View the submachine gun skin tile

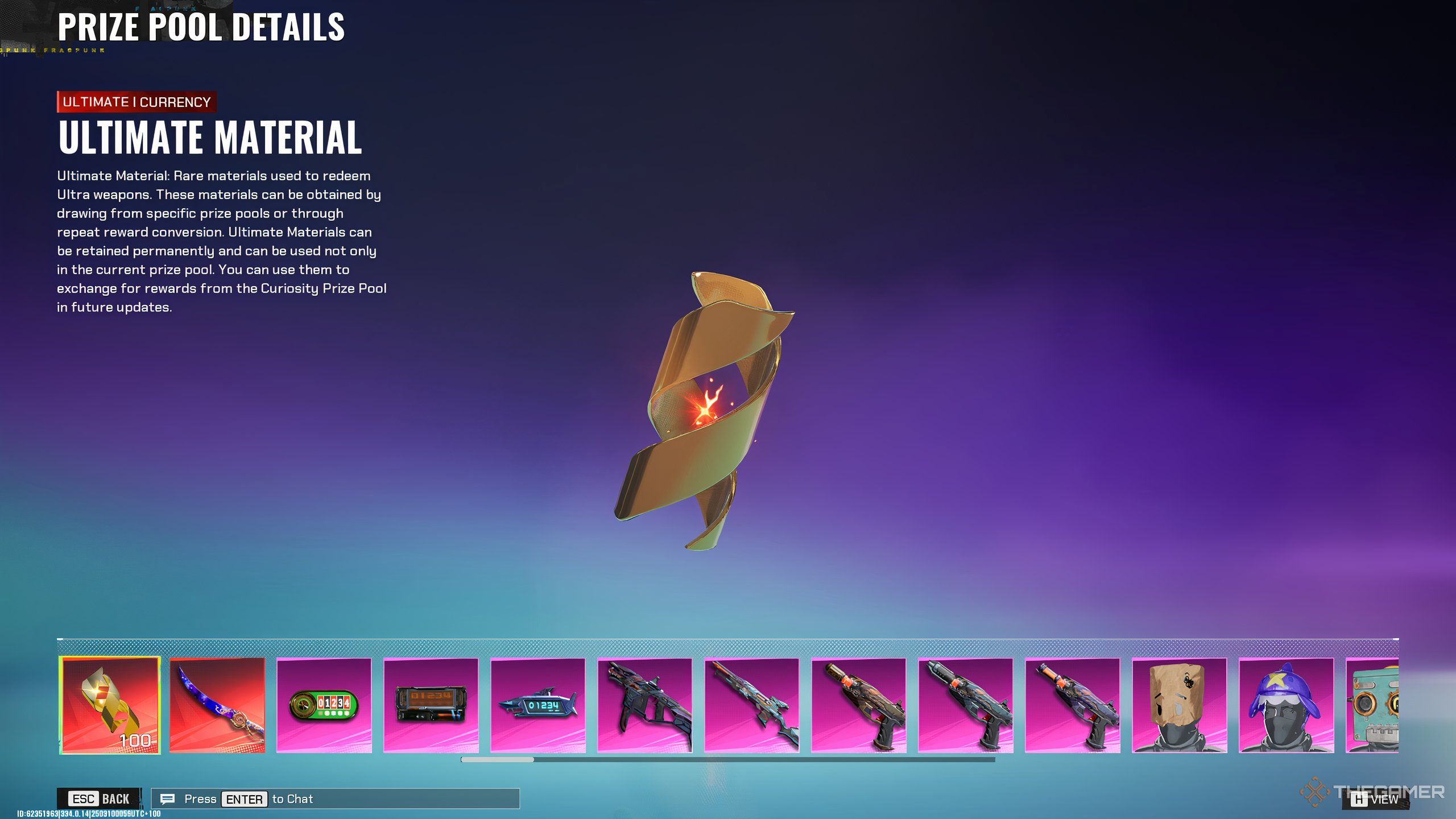coord(644,705)
